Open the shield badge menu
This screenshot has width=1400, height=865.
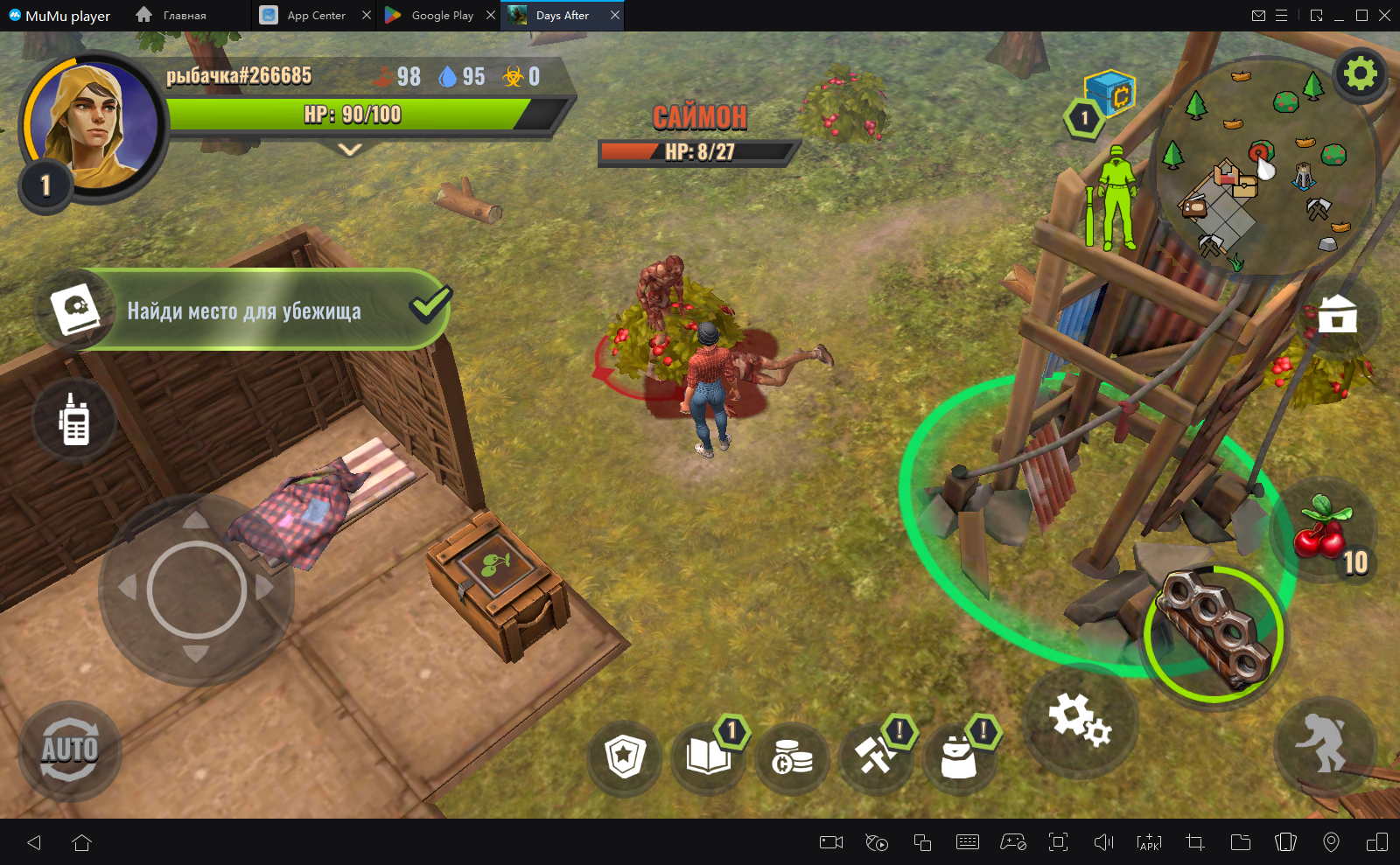tap(625, 757)
